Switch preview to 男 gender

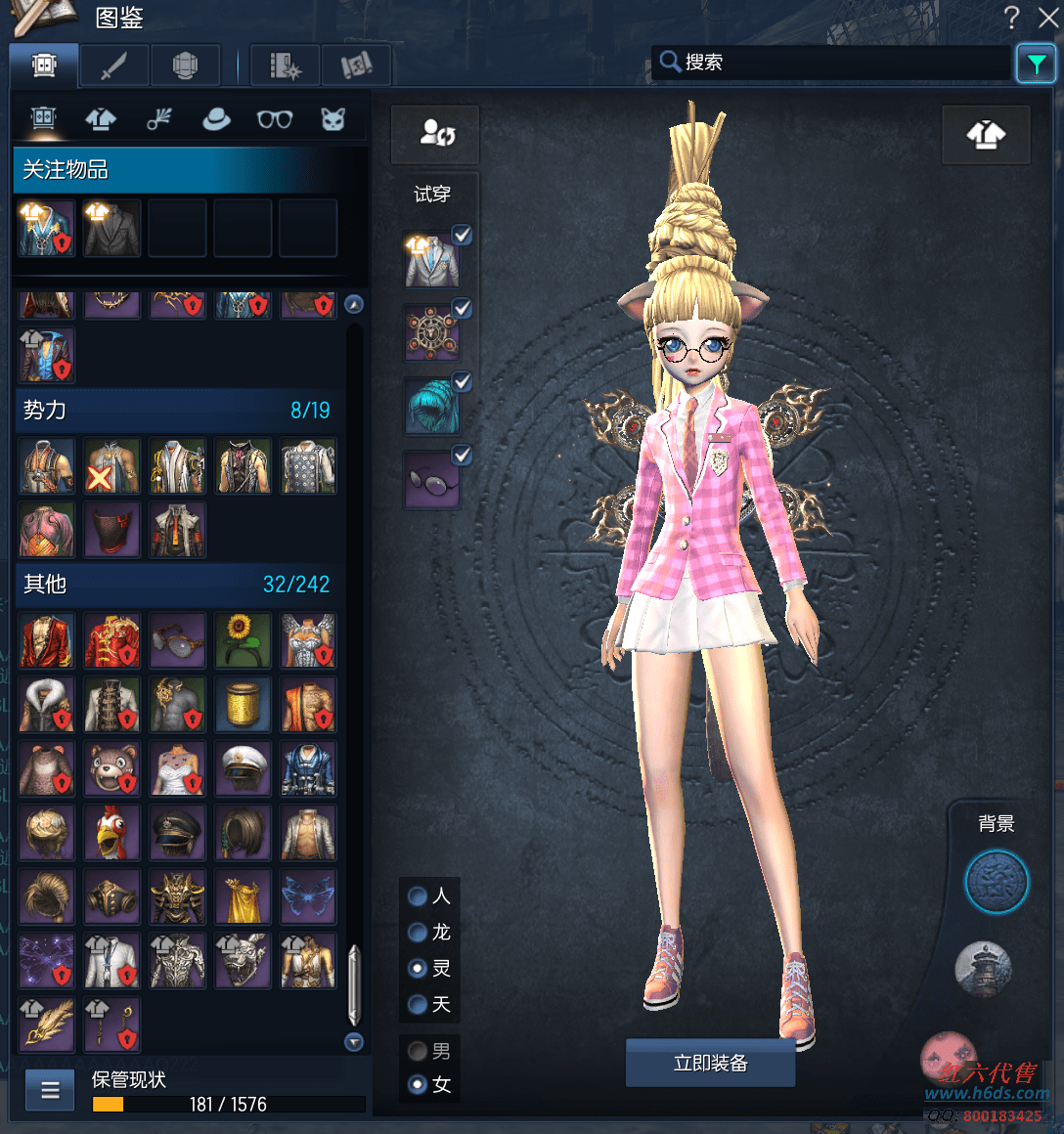click(x=418, y=1051)
